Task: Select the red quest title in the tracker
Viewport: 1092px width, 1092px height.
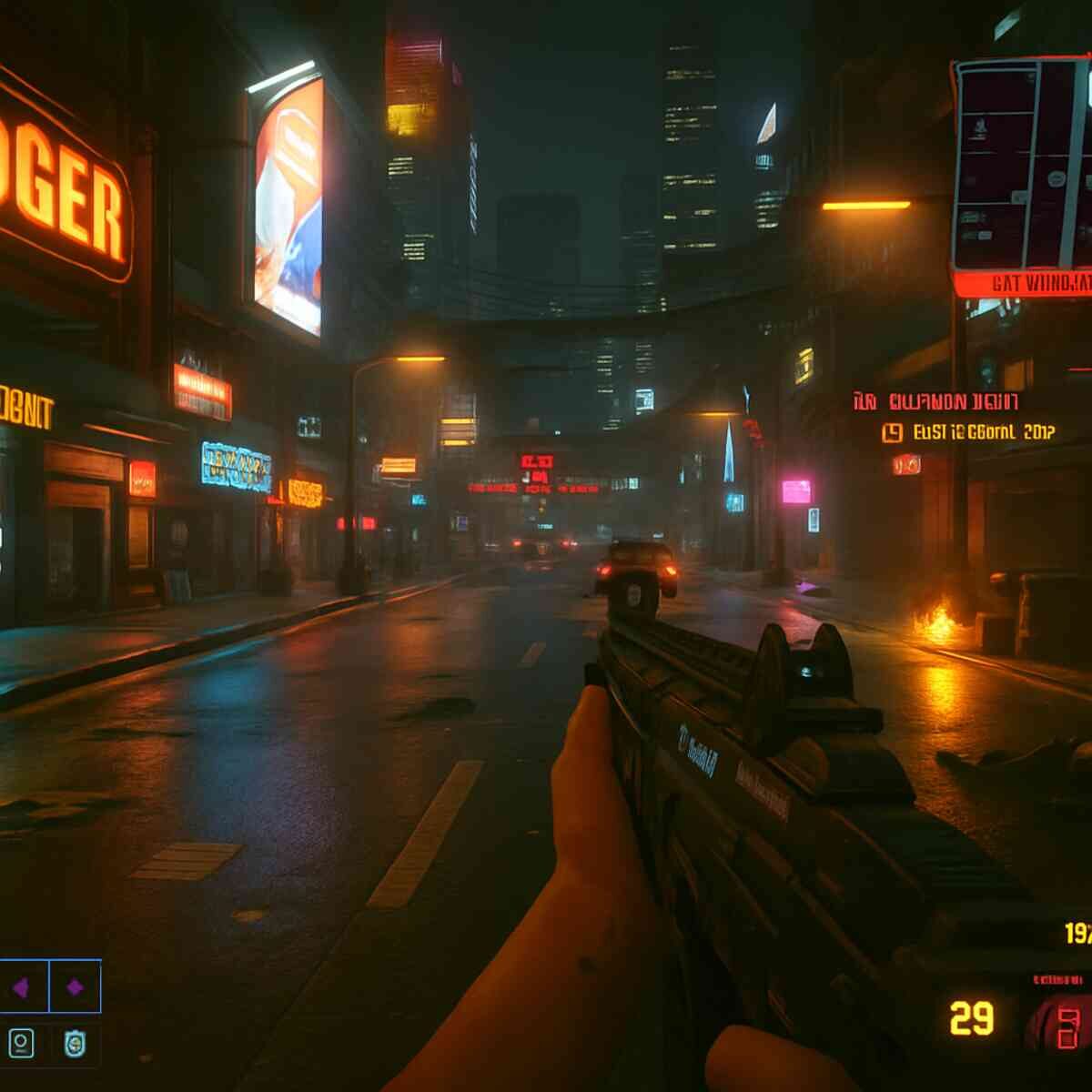Action: click(936, 401)
